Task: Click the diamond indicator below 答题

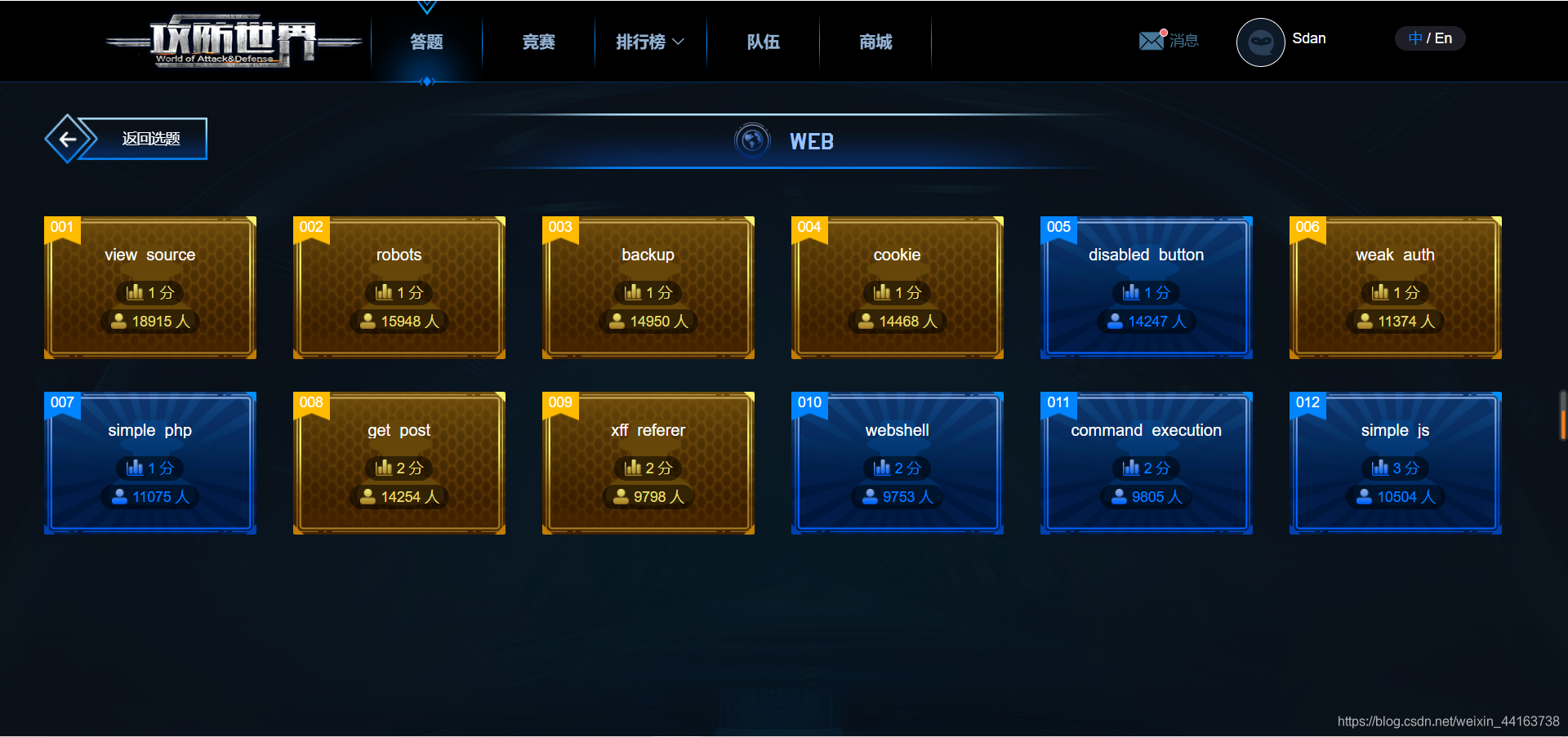Action: tap(427, 80)
